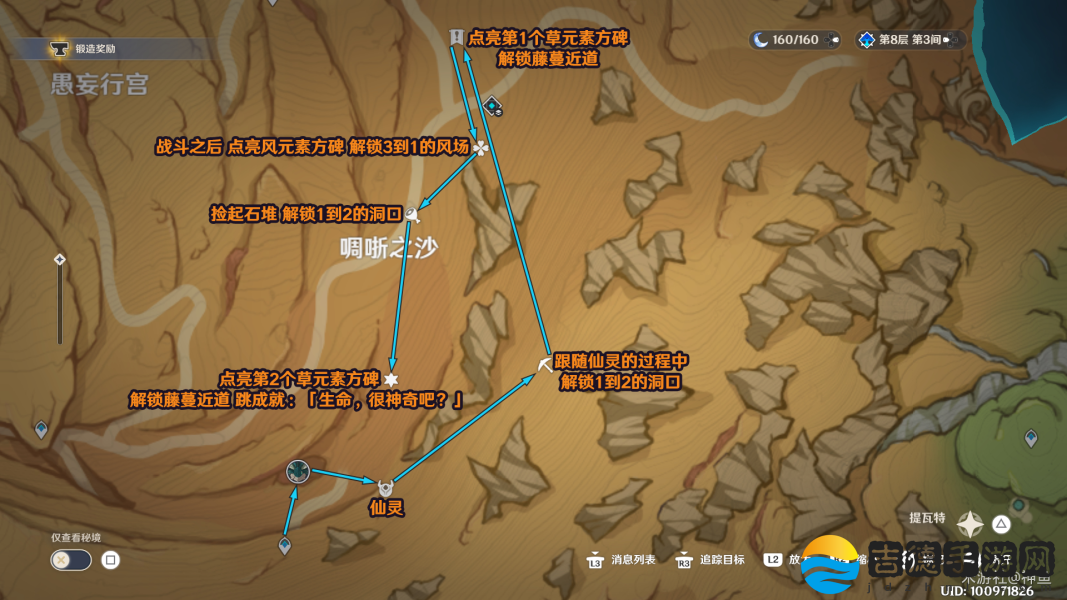Image resolution: width=1067 pixels, height=600 pixels.
Task: Select the teleport waypoint below the domain icon
Action: coord(285,545)
